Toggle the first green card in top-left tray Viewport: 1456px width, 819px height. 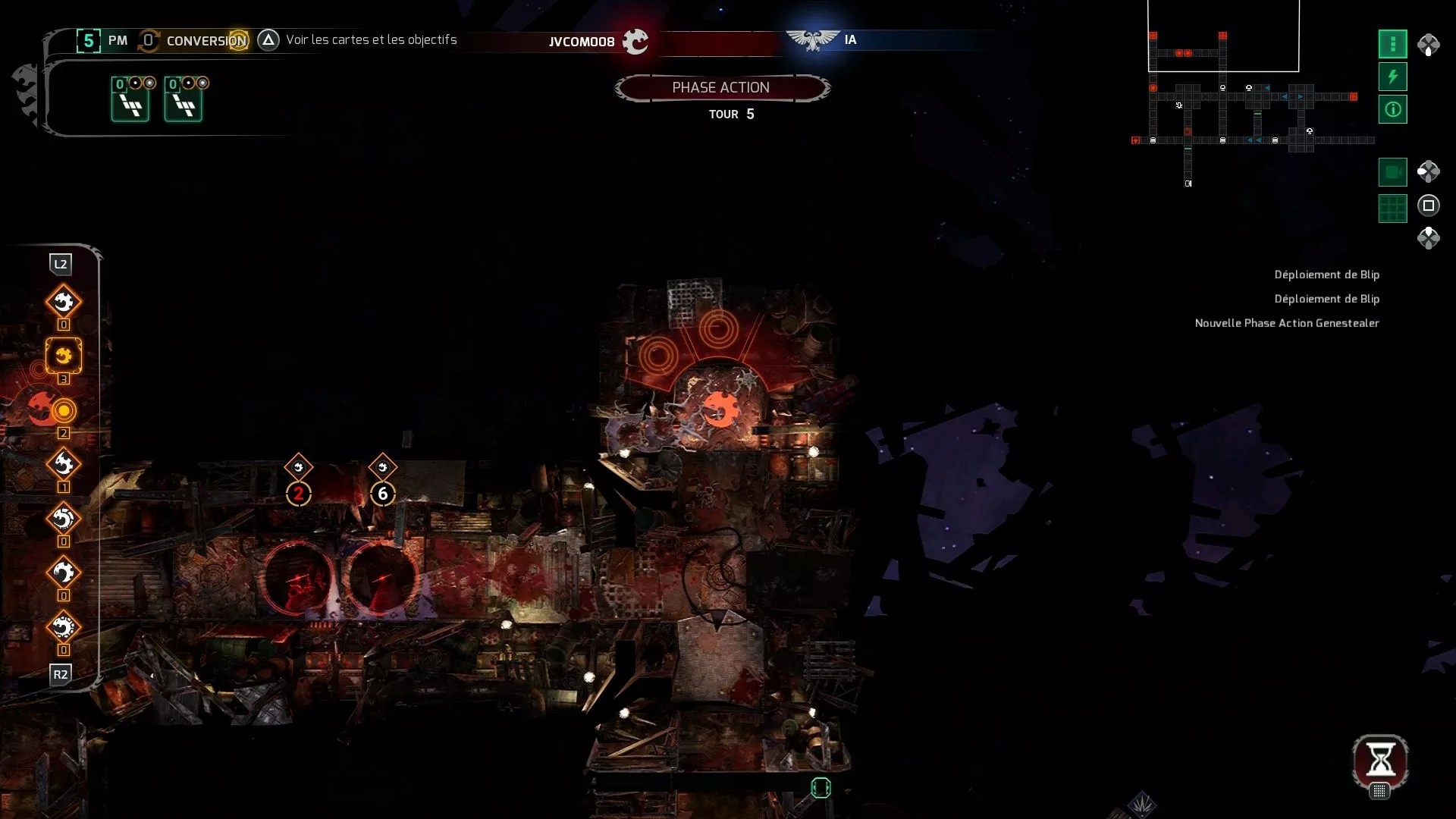coord(130,99)
